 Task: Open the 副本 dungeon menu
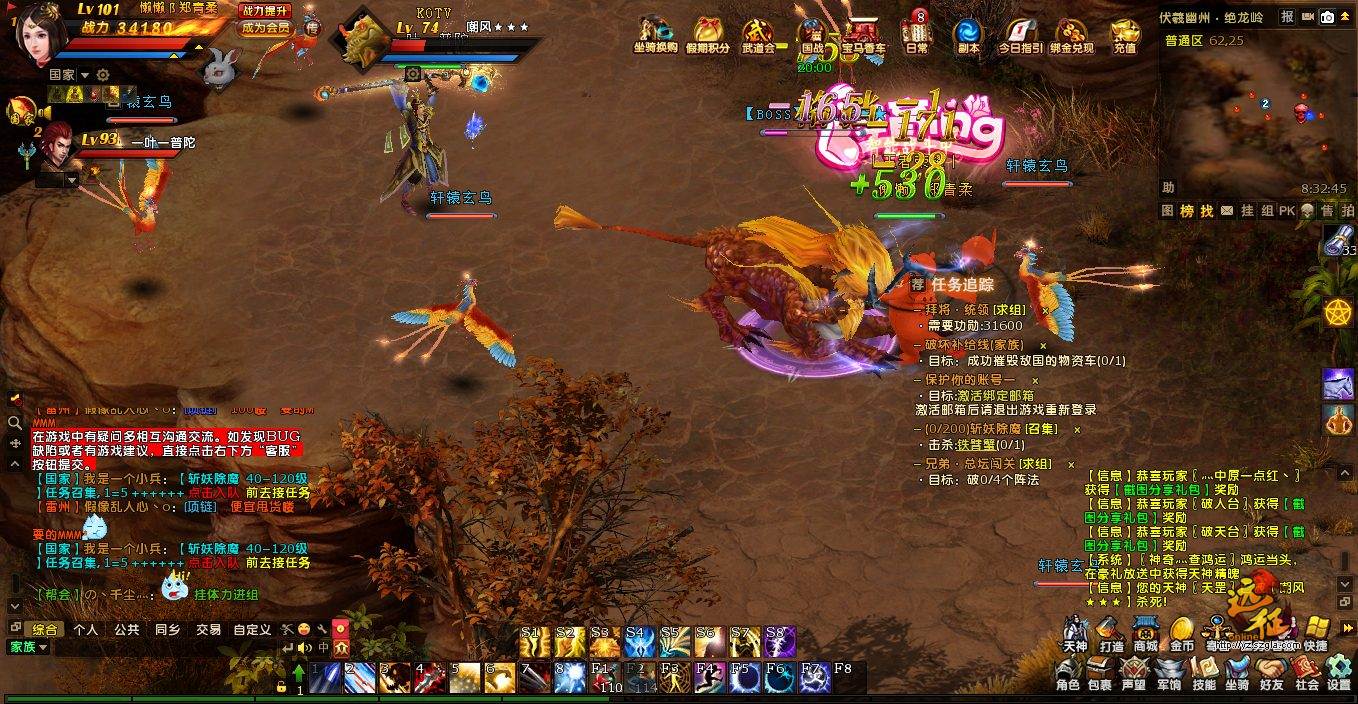point(967,33)
